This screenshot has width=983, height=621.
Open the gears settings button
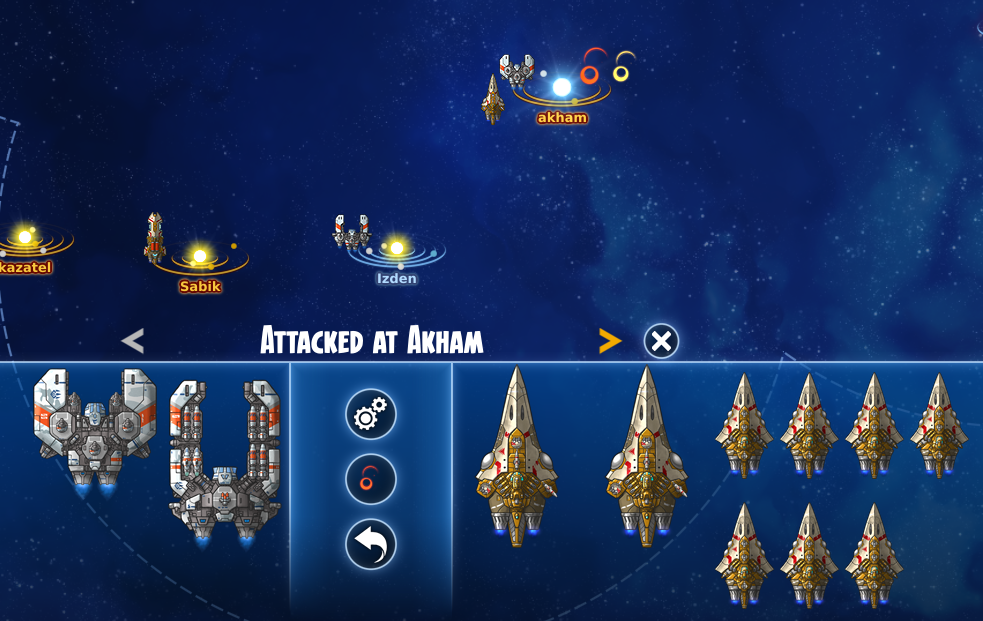[x=371, y=414]
